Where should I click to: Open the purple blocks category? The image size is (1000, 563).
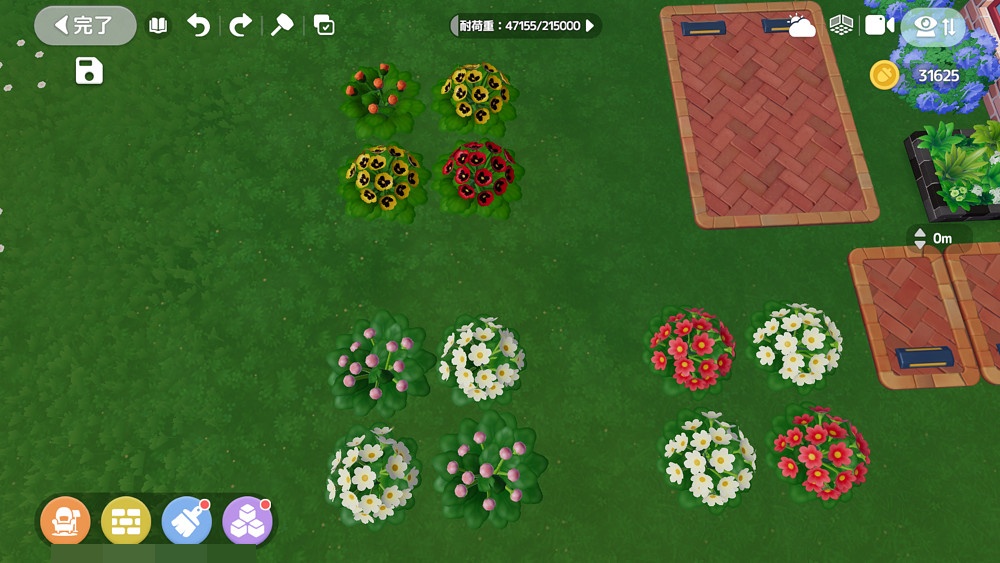click(247, 521)
